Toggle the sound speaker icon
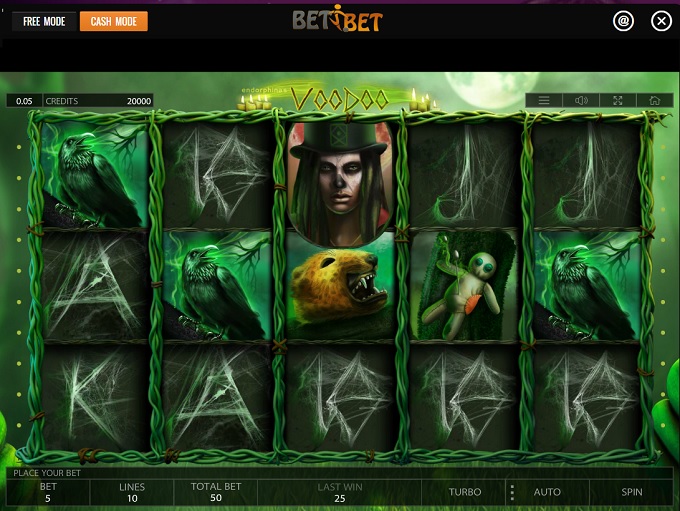 (581, 100)
